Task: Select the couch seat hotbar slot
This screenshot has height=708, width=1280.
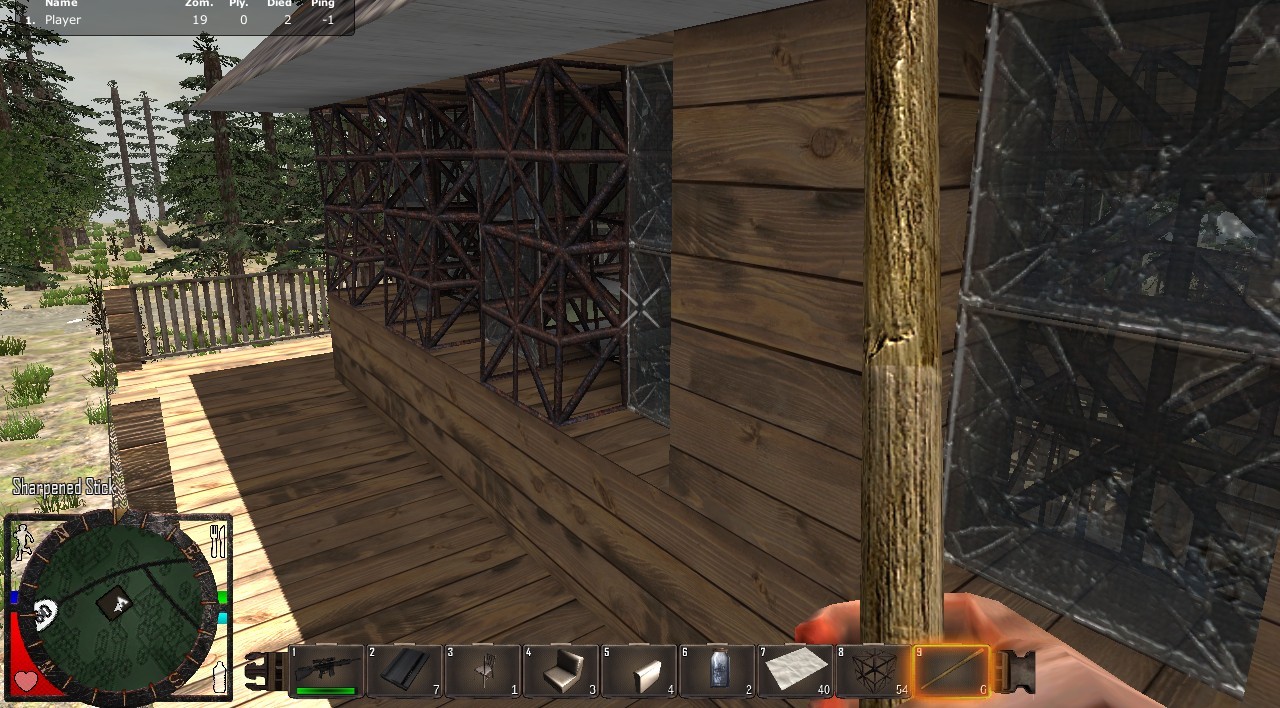Action: coord(560,670)
